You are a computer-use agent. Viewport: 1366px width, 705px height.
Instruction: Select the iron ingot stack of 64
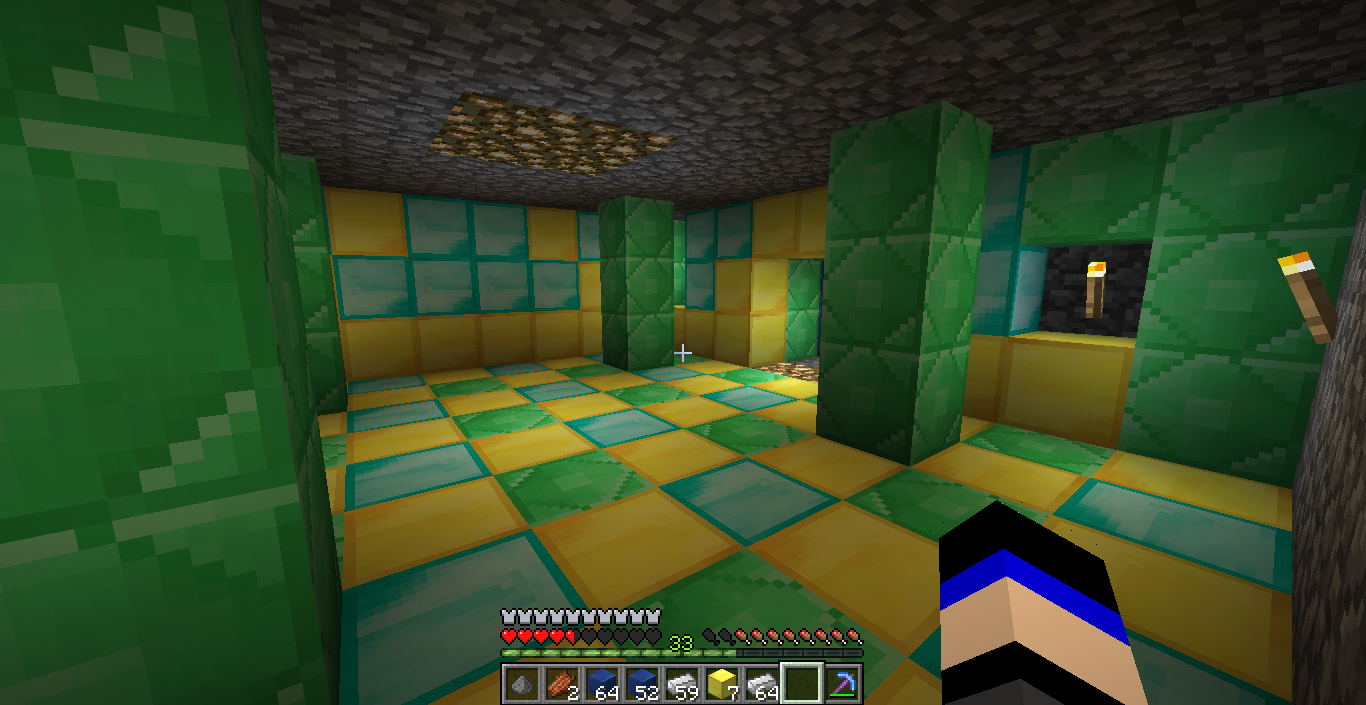(761, 685)
